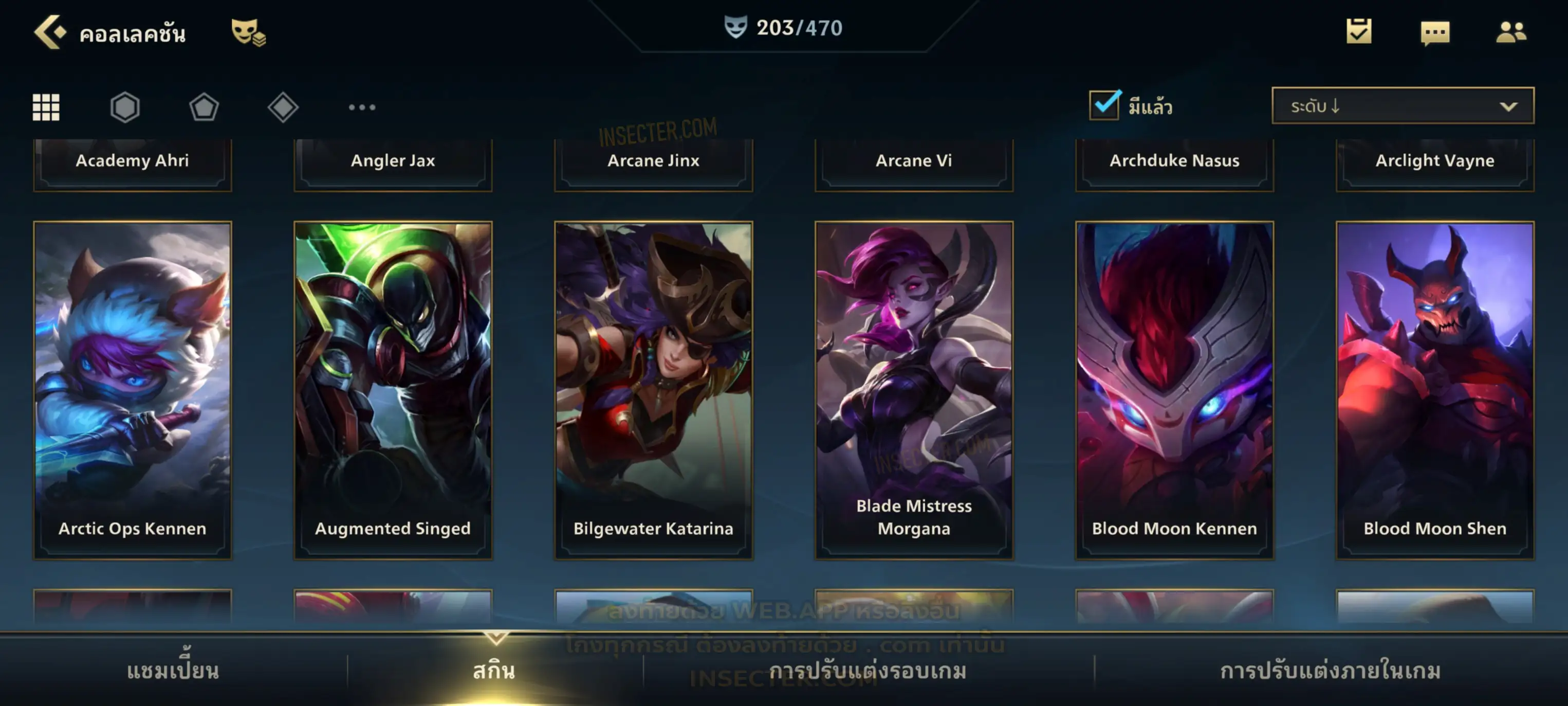Go back from the collection screen
The height and width of the screenshot is (706, 1568).
click(50, 32)
